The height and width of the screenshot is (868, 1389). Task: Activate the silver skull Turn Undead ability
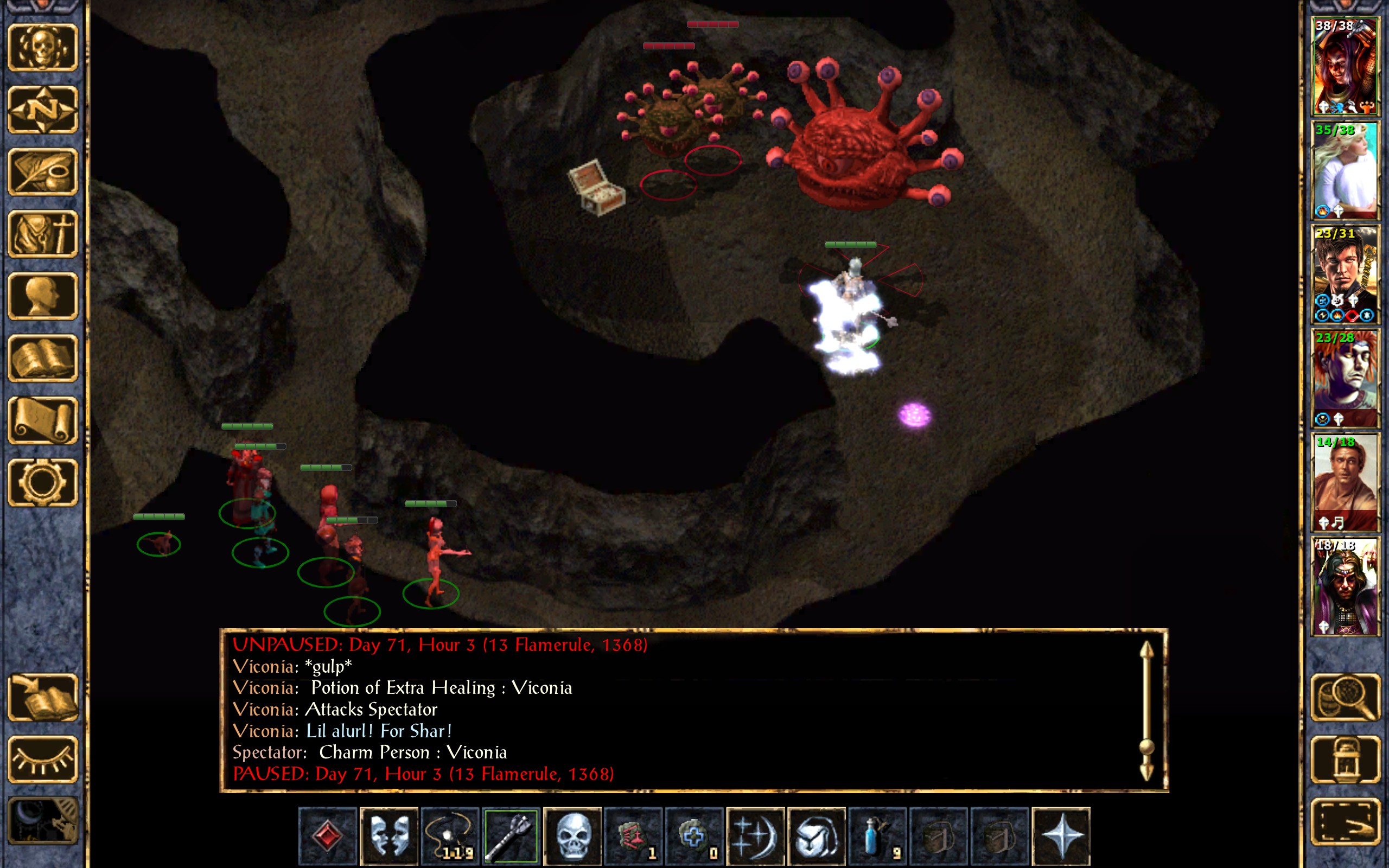[572, 836]
